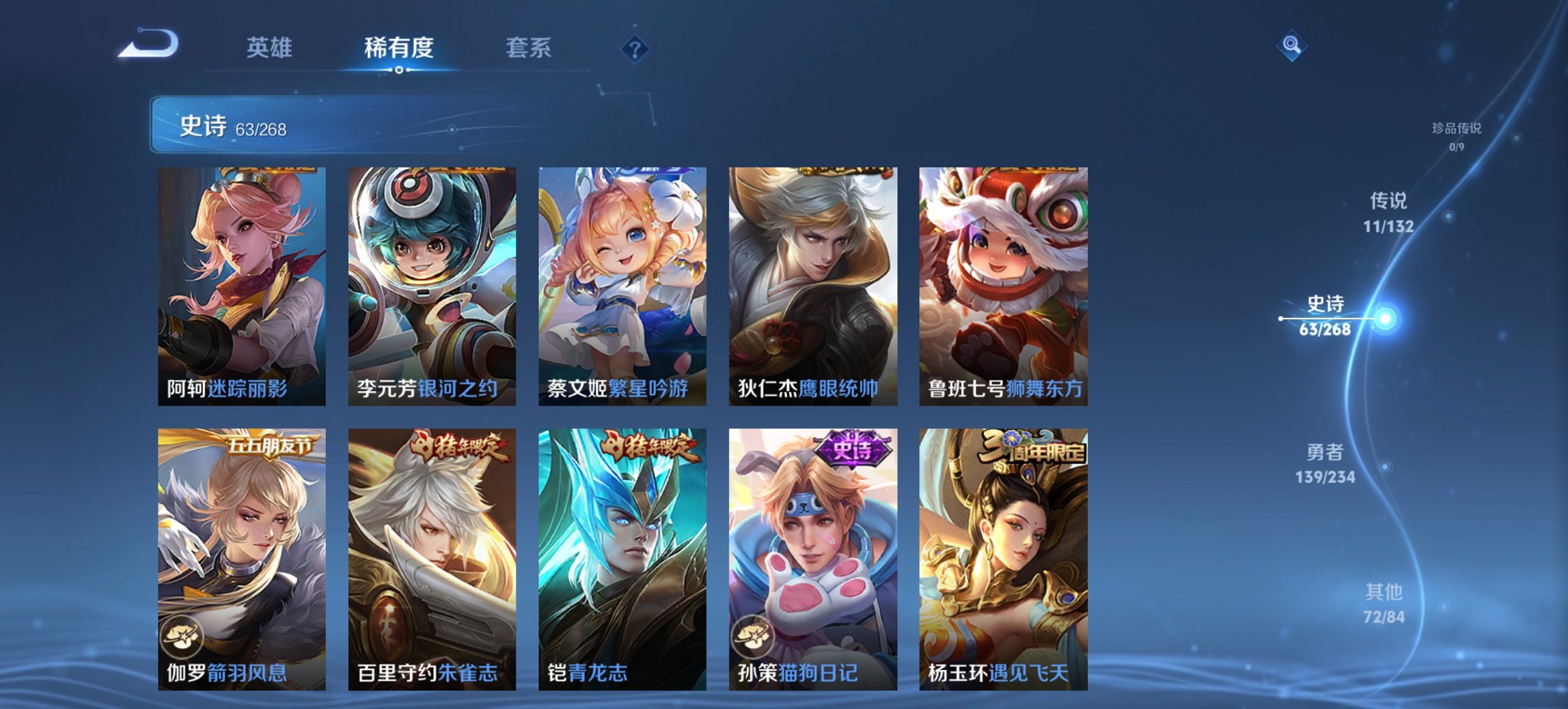Click the question mark help icon
This screenshot has height=709, width=1568.
pyautogui.click(x=634, y=47)
